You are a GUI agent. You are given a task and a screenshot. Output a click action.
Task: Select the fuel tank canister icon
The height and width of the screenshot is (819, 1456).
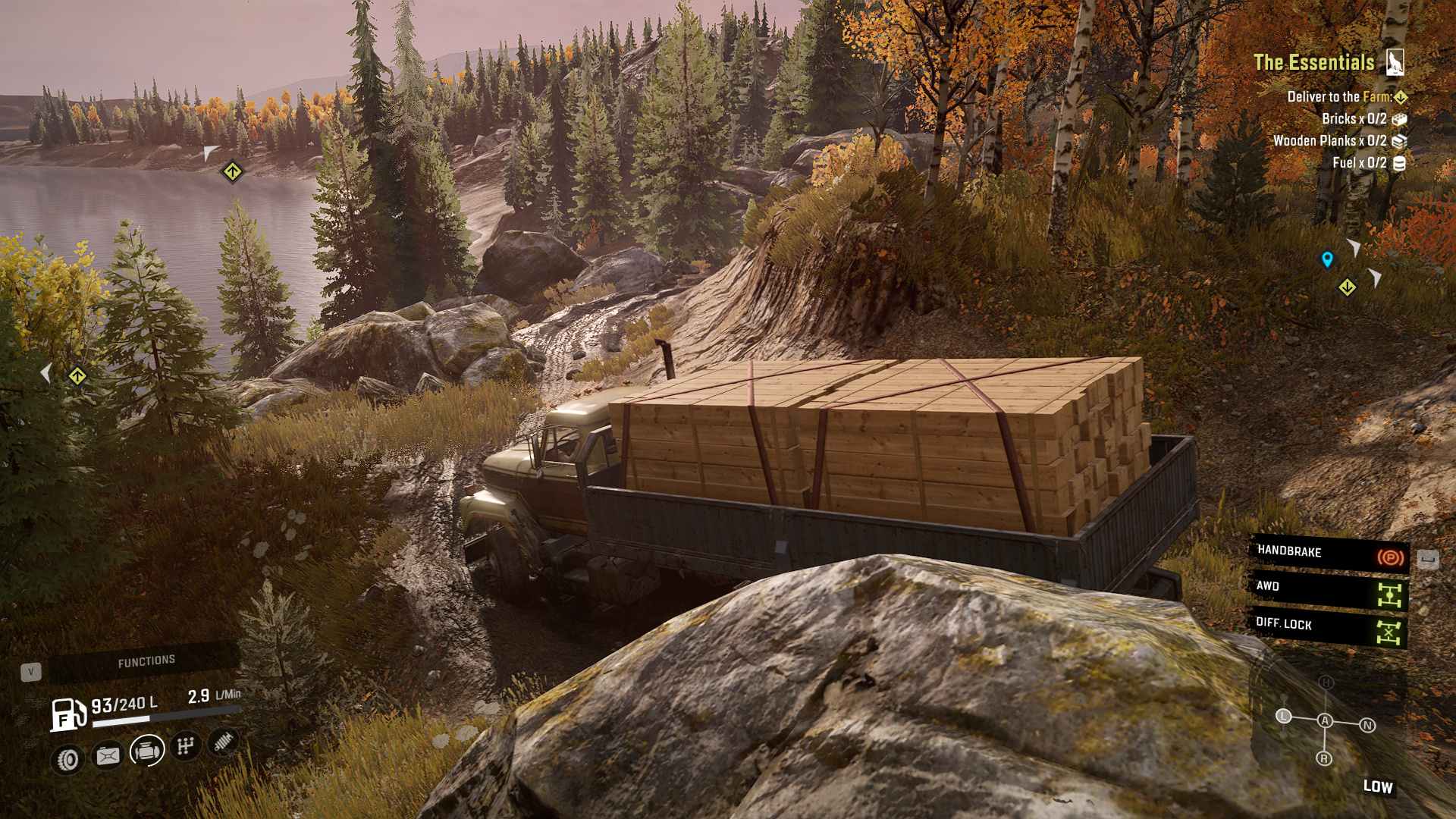point(108,755)
